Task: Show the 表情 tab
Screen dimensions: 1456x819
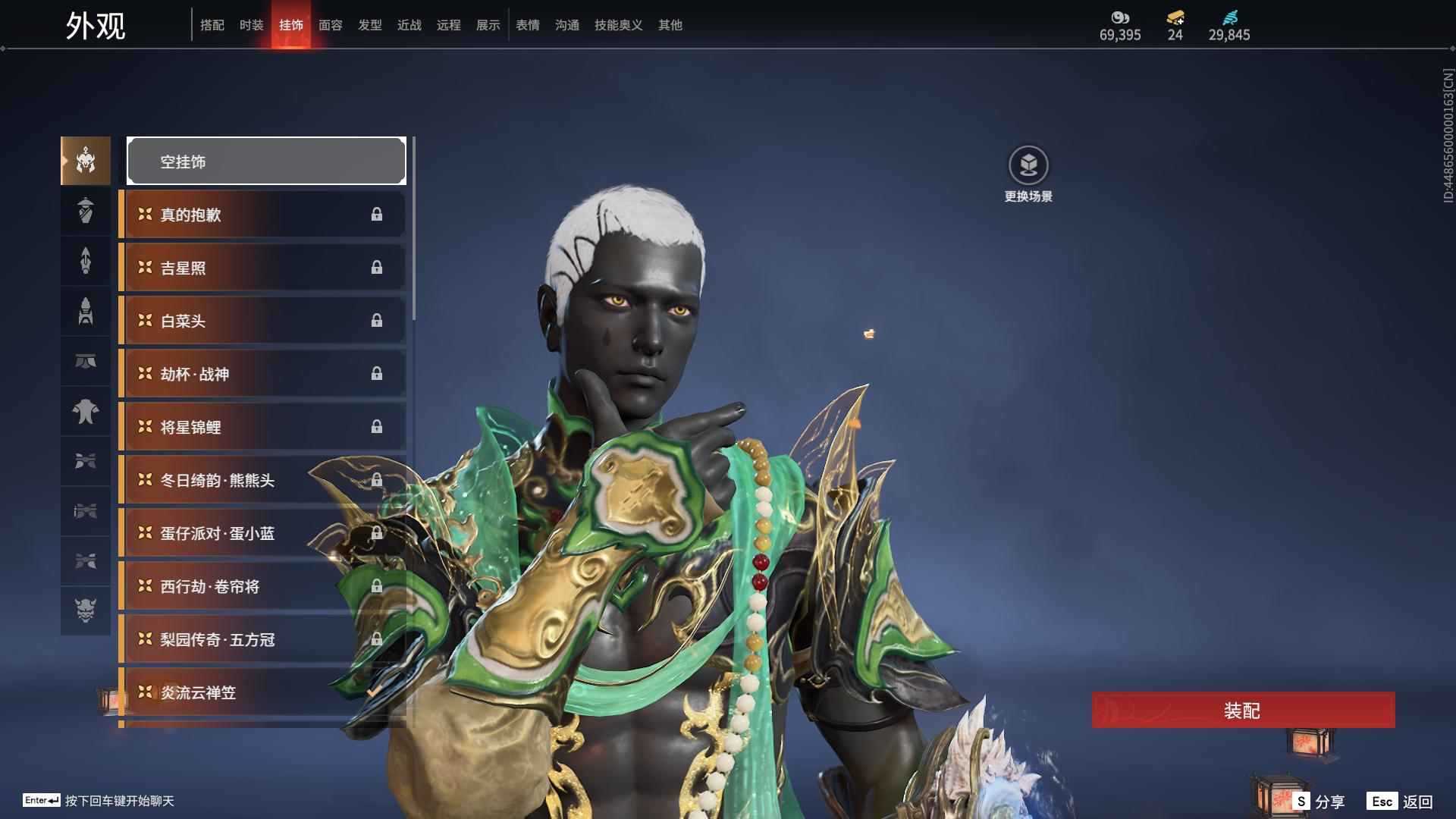Action: (527, 25)
